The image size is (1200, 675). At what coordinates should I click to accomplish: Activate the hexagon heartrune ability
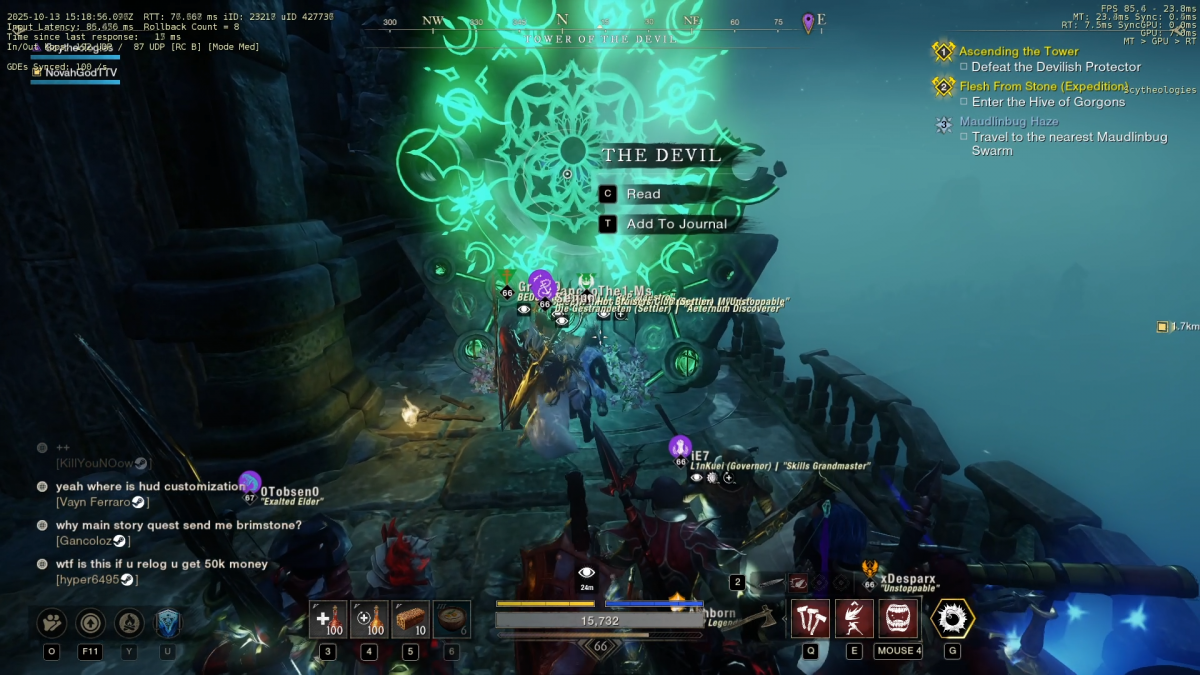click(x=952, y=619)
